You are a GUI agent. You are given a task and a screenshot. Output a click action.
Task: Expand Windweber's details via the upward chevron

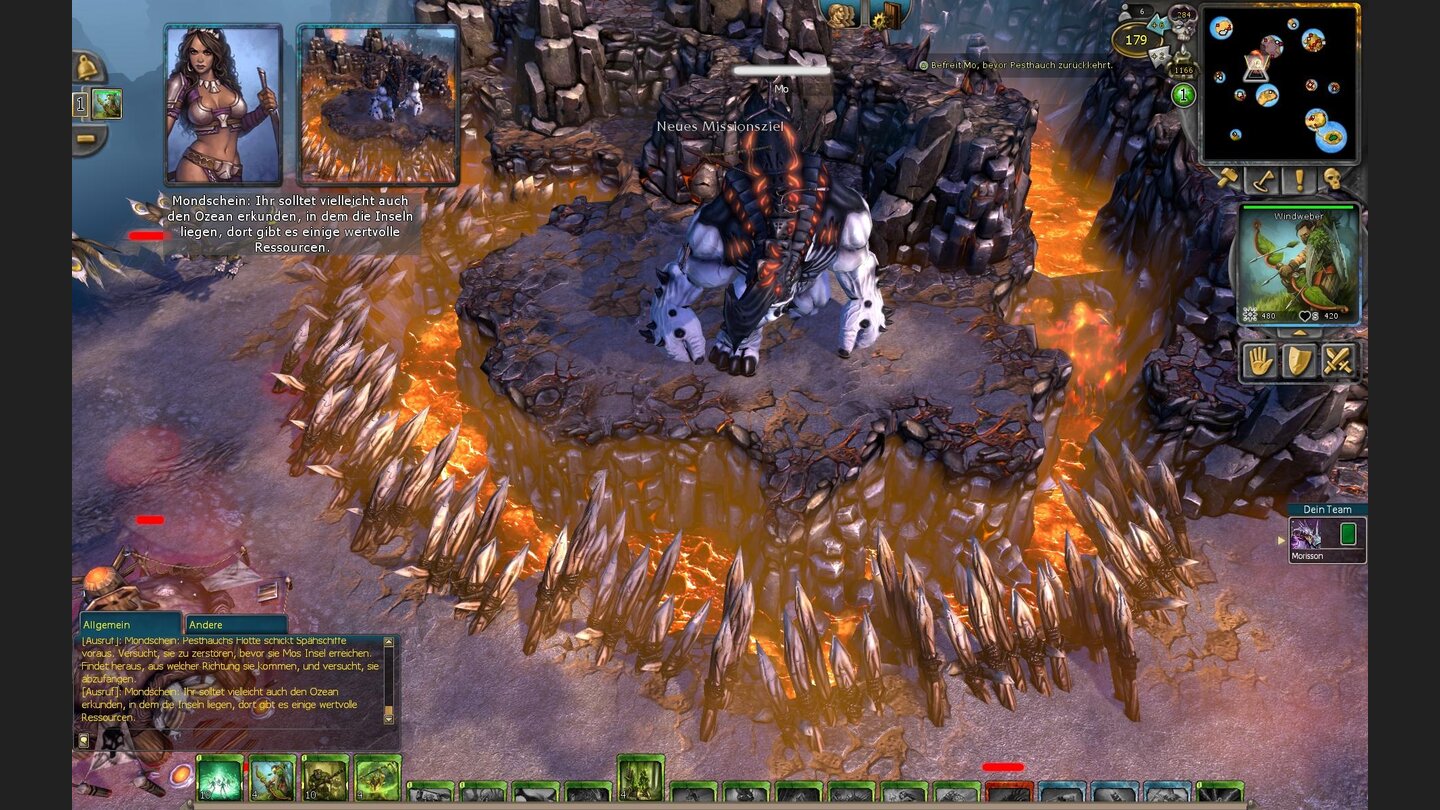tap(1300, 333)
